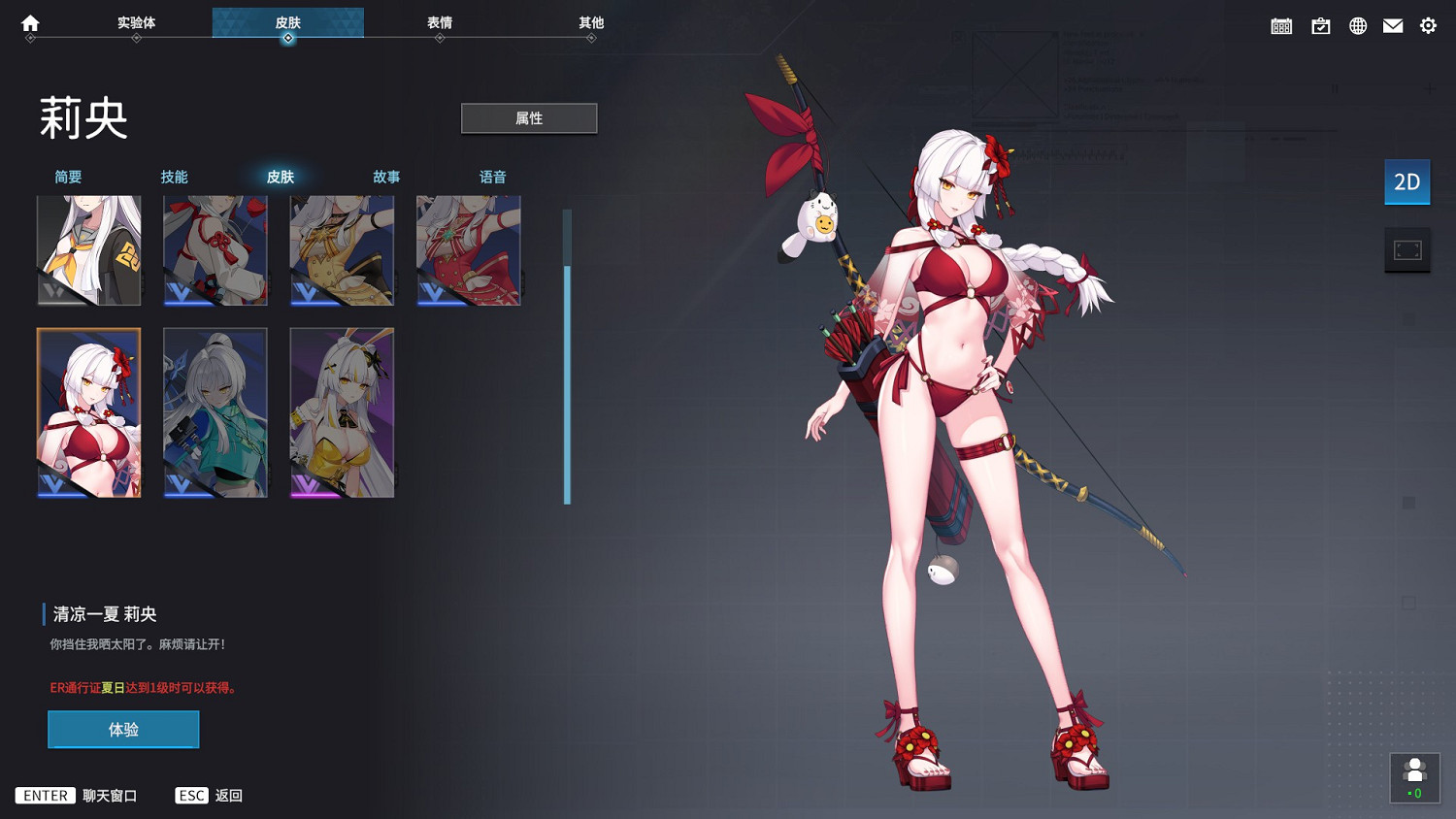Select the swimsuit skin thumbnail currently highlighted

(x=88, y=411)
